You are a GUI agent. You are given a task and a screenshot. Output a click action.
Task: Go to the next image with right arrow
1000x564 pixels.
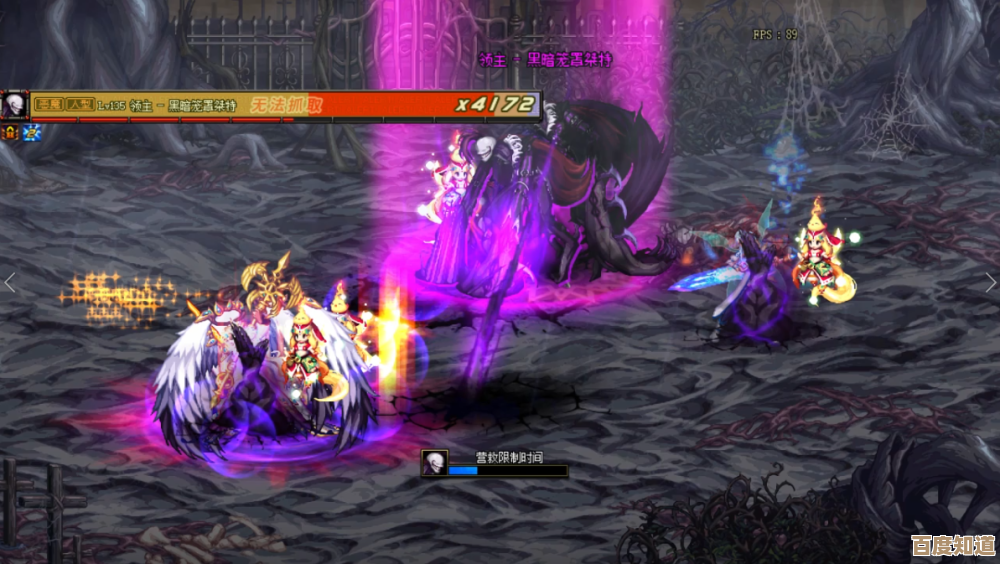(x=990, y=283)
